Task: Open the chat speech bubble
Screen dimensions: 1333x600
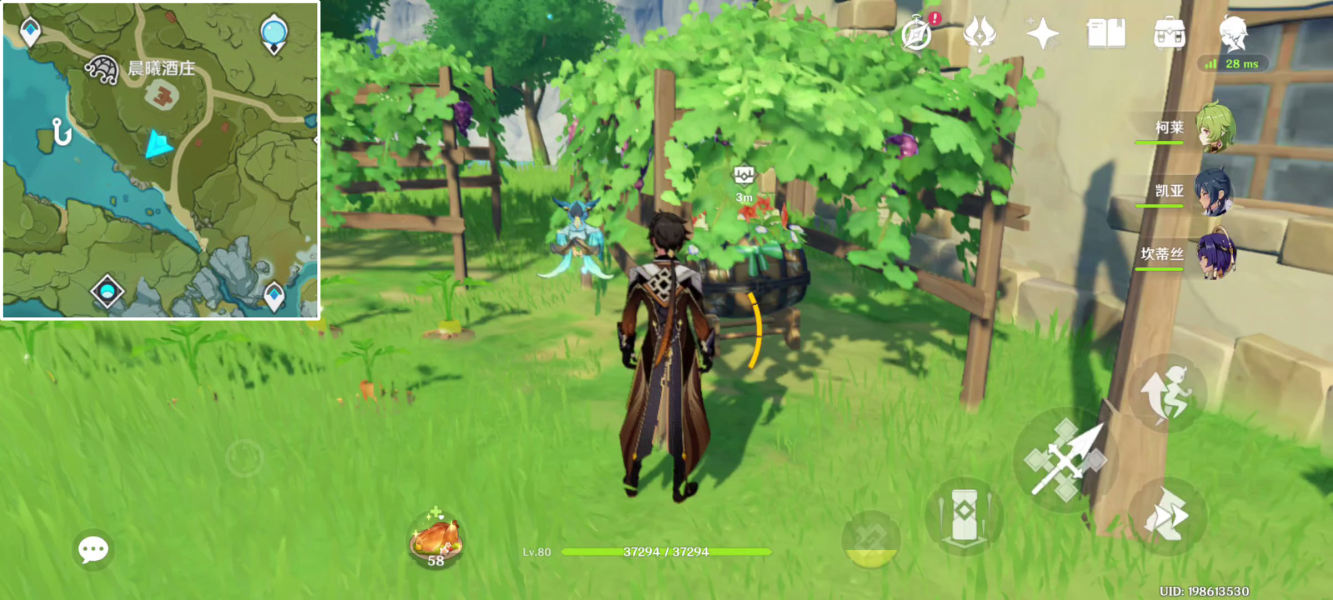Action: point(93,549)
